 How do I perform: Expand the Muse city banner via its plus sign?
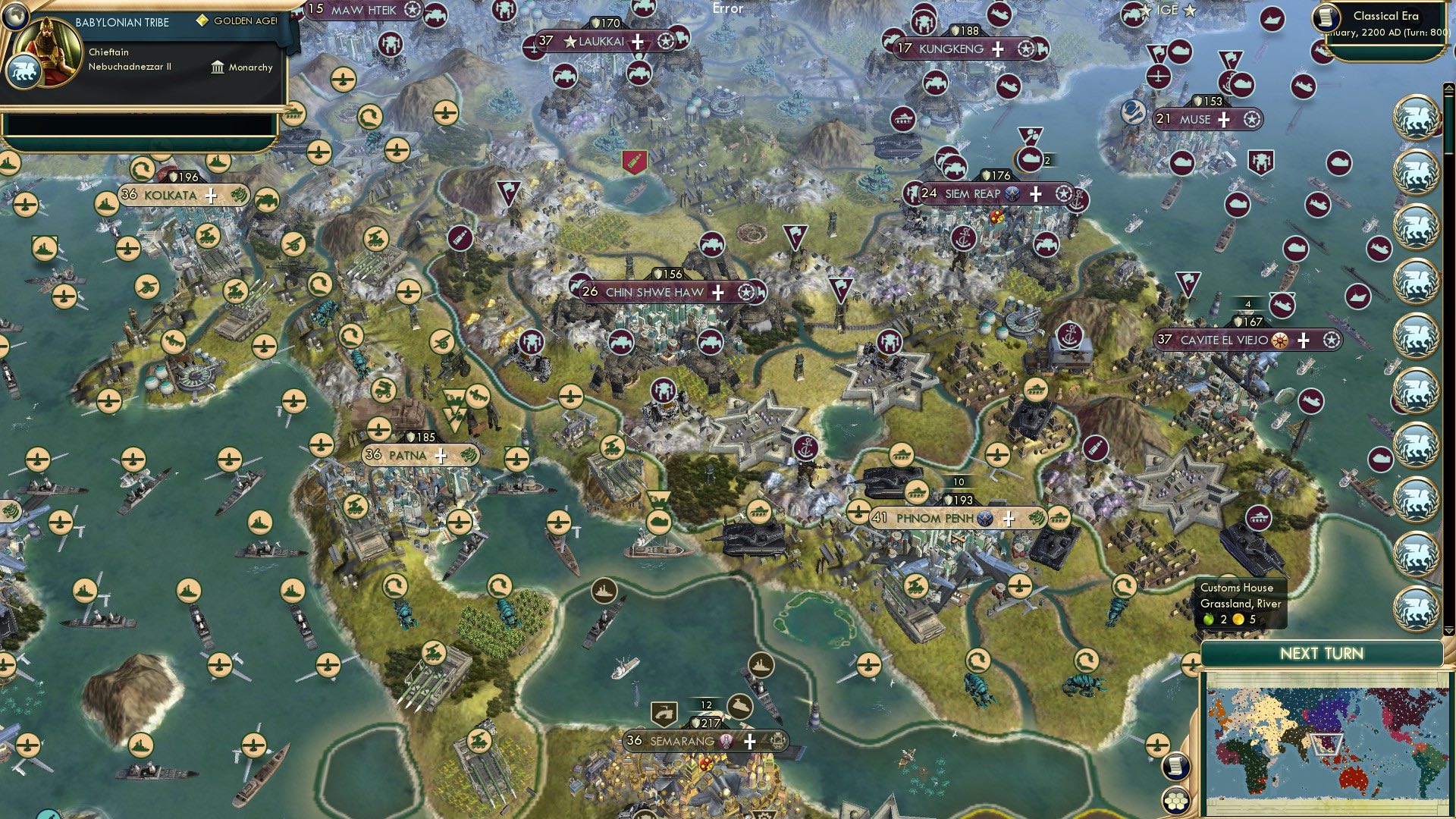[x=1223, y=120]
